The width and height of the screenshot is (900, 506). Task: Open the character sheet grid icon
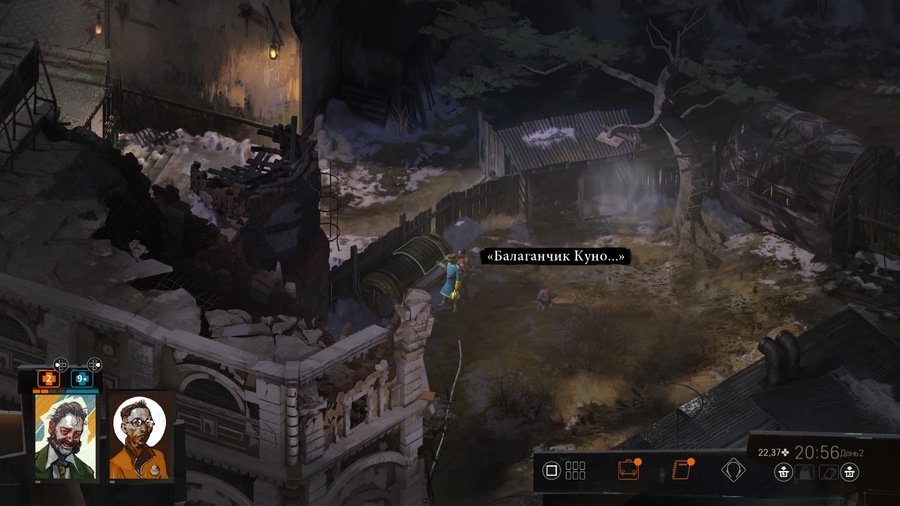(575, 469)
